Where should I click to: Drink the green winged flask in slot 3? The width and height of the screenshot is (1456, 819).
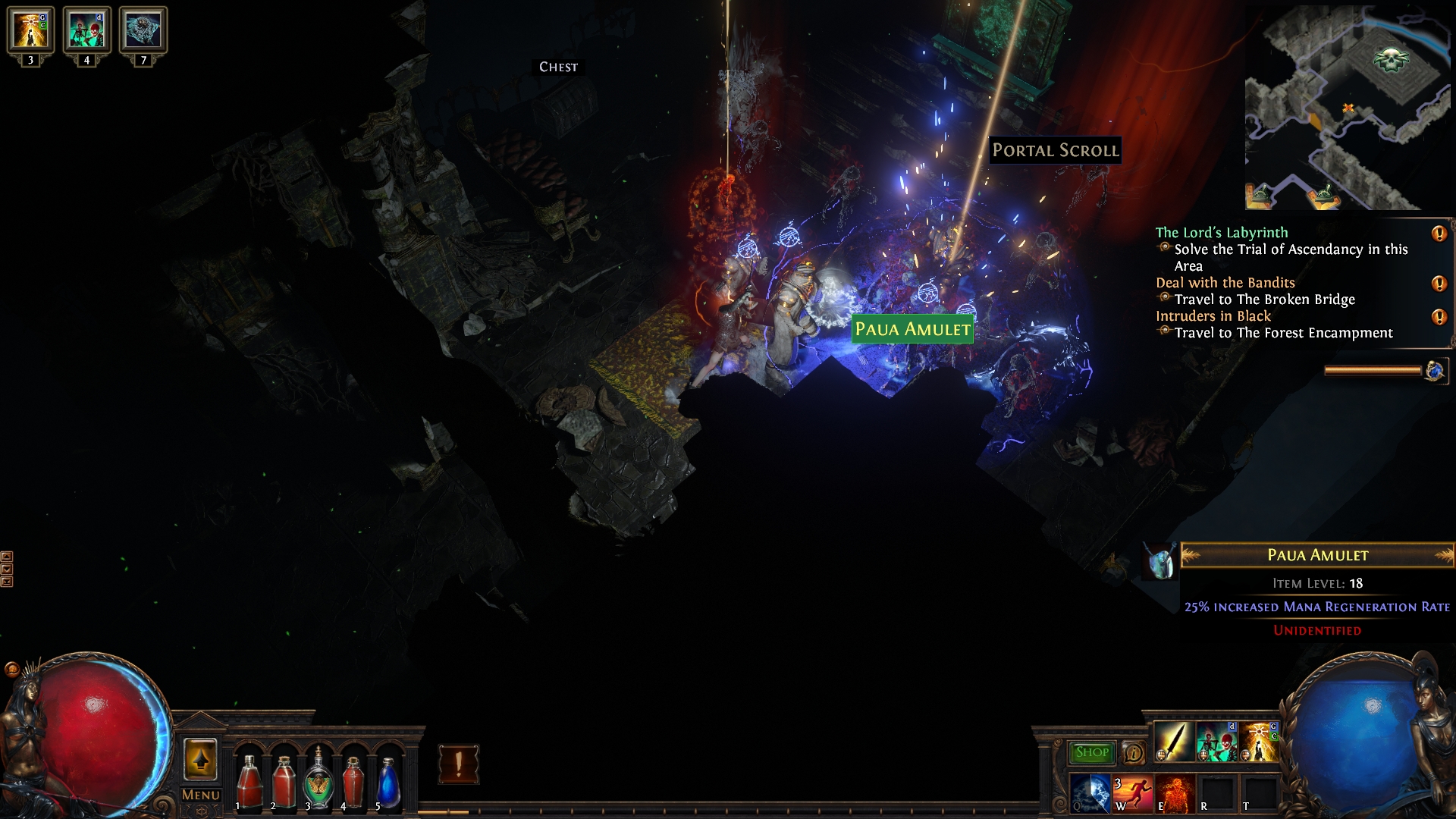click(x=318, y=781)
